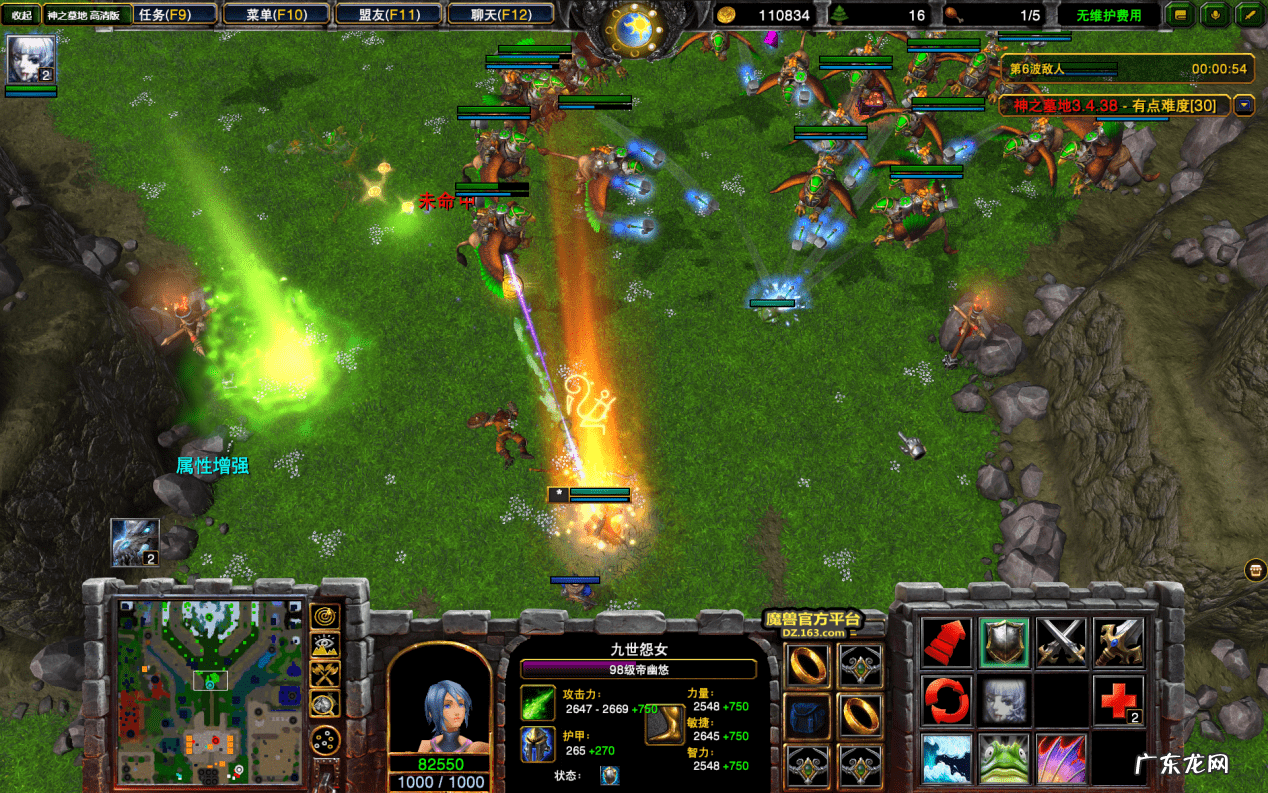
Task: Choose the crossed swords attack command
Action: (1061, 641)
